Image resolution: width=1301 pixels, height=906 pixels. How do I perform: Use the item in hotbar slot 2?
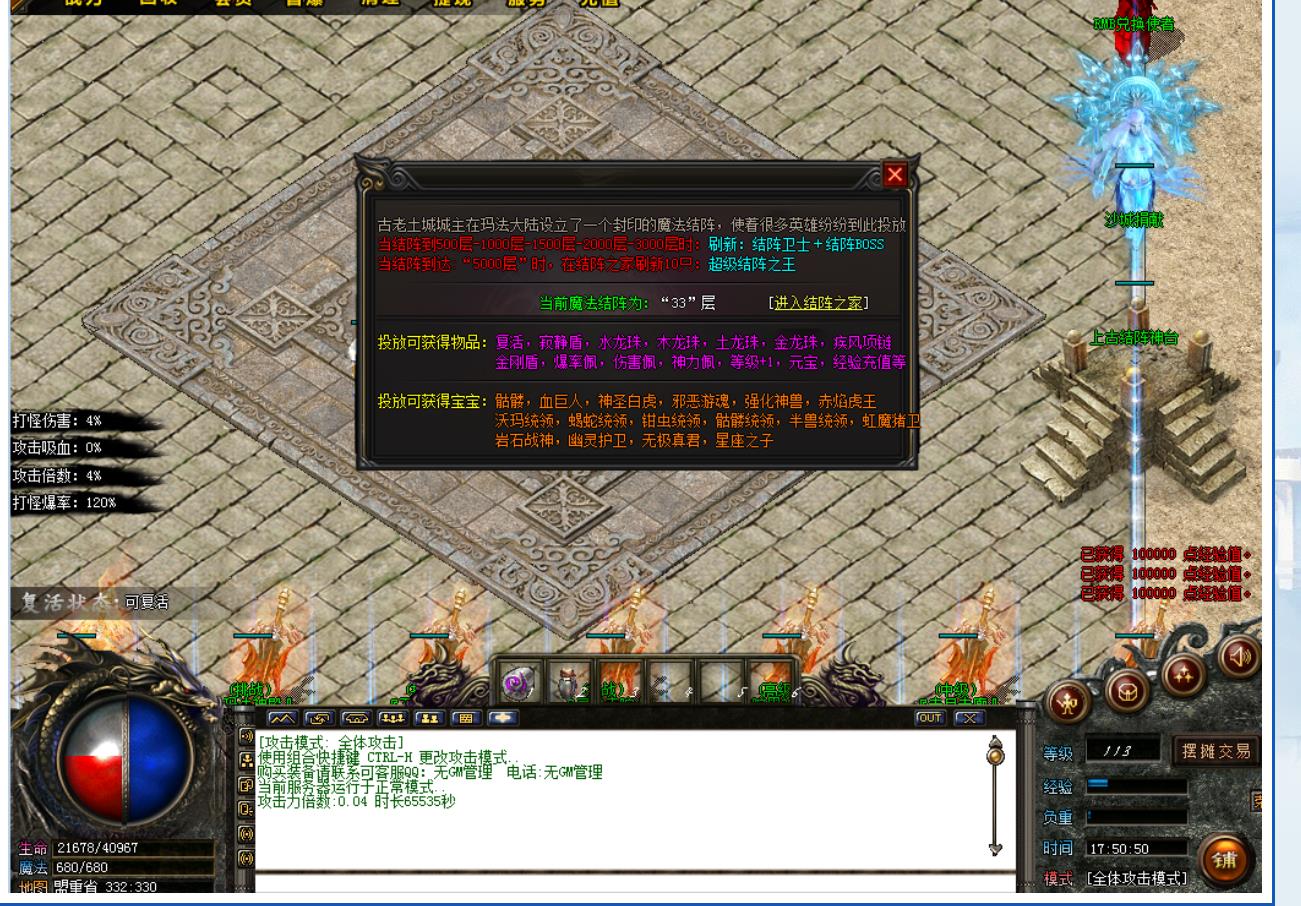pyautogui.click(x=568, y=684)
